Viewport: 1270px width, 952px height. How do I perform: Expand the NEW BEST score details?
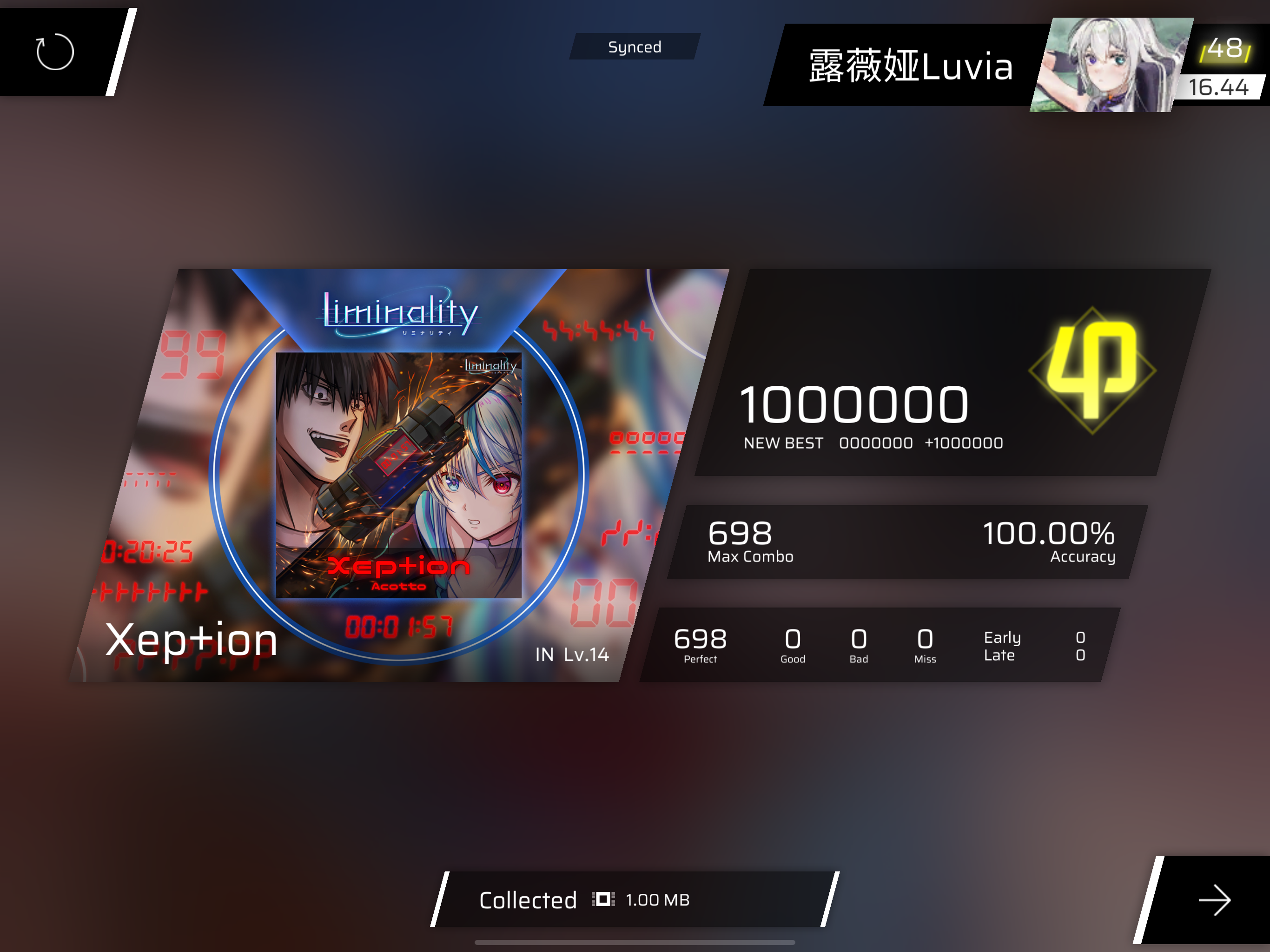click(872, 442)
